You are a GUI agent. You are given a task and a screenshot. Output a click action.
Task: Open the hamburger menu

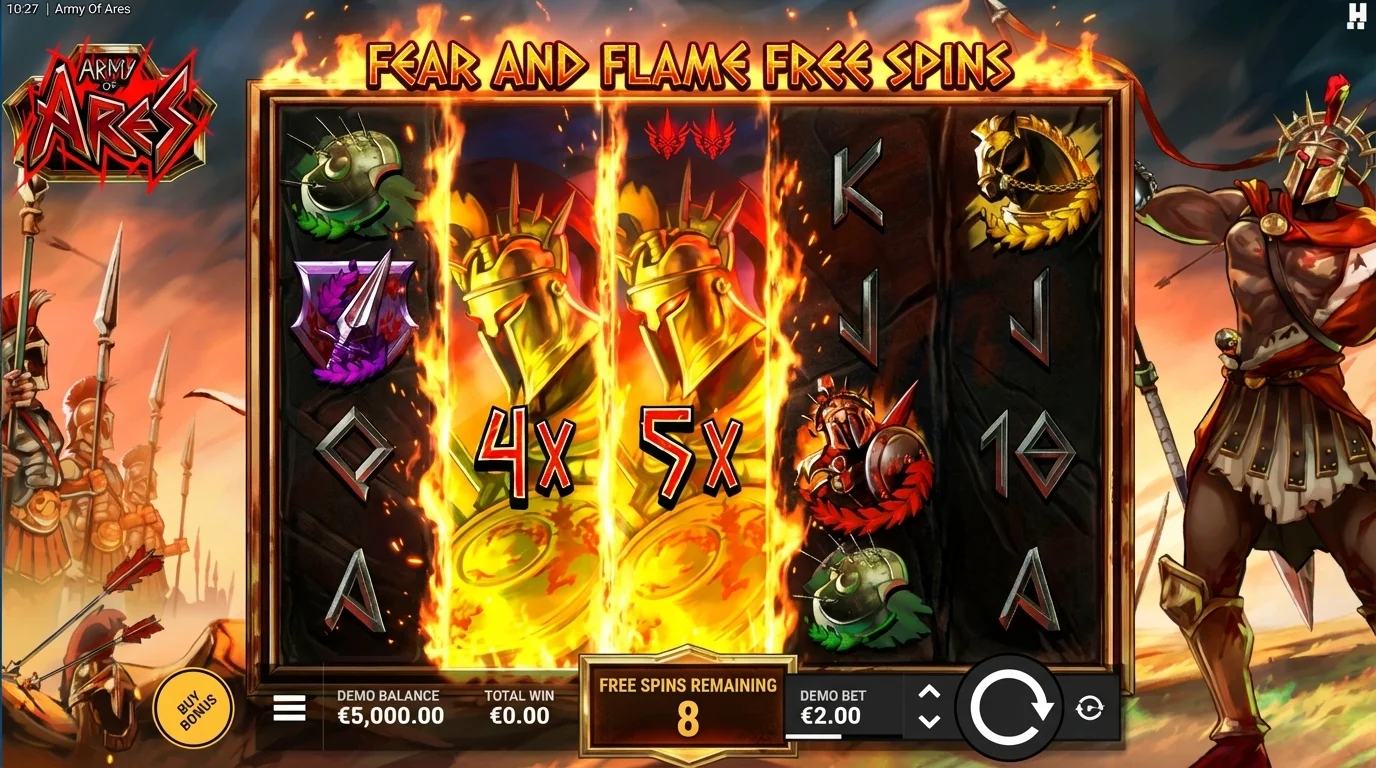click(289, 706)
